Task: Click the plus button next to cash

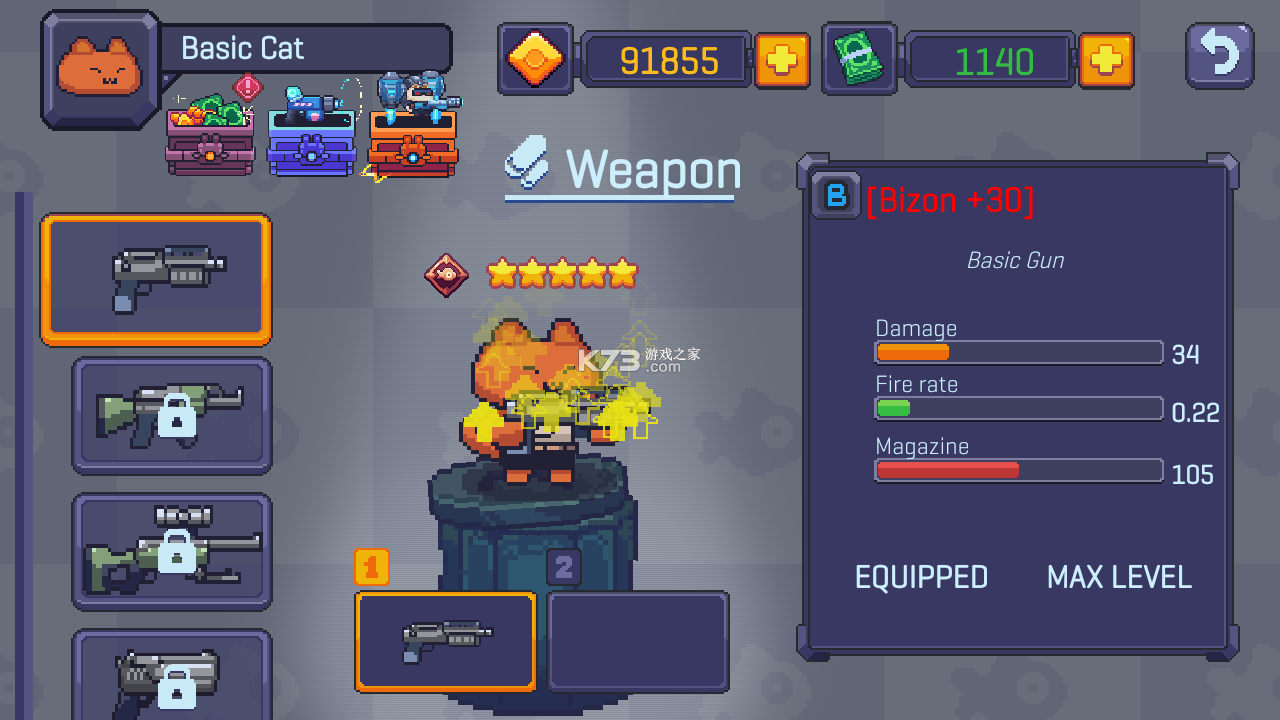Action: (x=1106, y=59)
